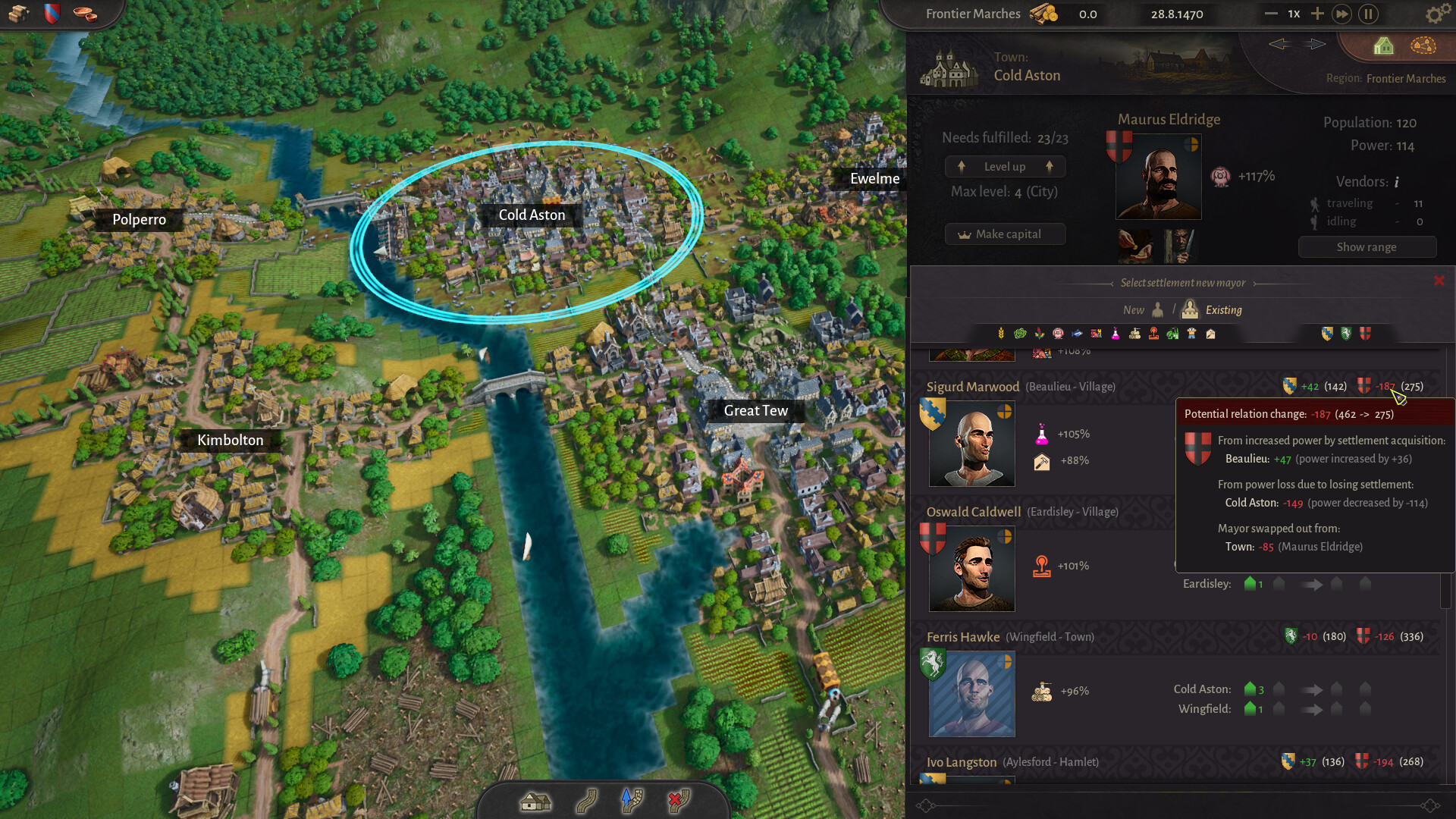
Task: Select the remove road tool
Action: pyautogui.click(x=679, y=801)
